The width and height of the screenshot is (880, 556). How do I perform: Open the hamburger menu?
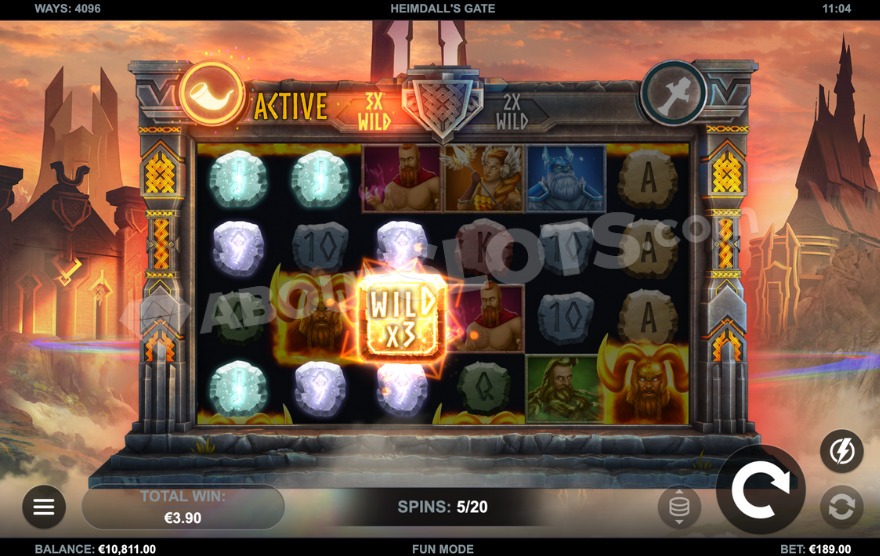44,507
